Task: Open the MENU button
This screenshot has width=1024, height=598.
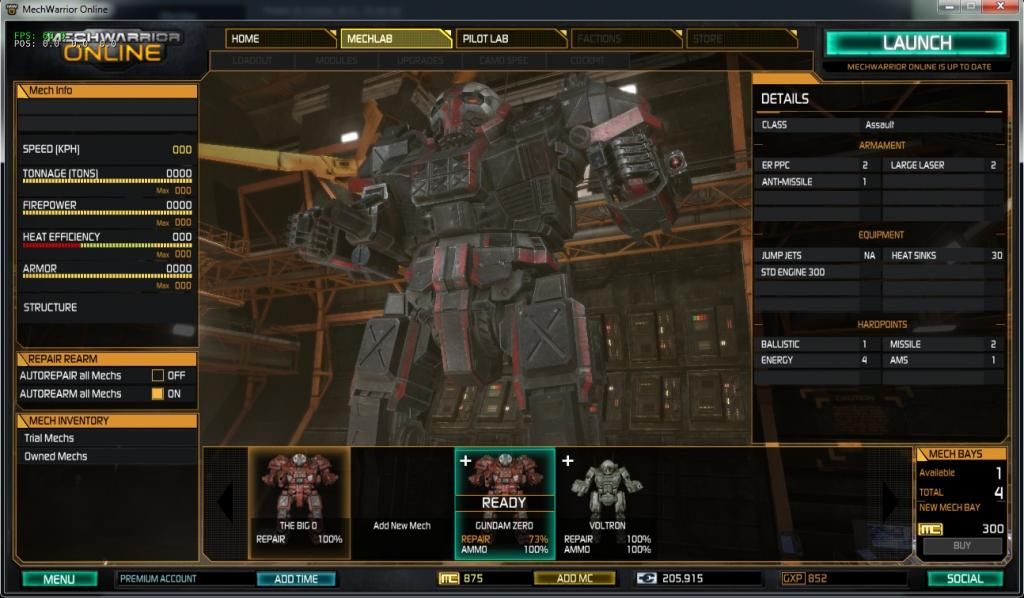Action: [x=59, y=579]
